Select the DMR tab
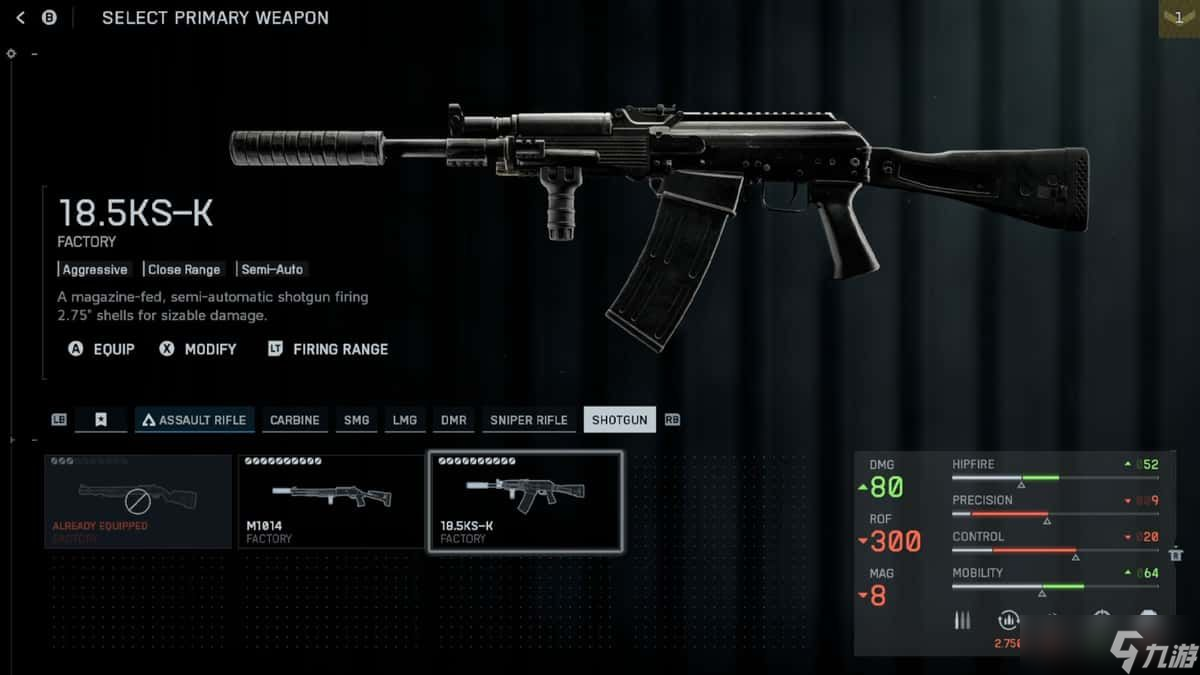 click(x=453, y=420)
